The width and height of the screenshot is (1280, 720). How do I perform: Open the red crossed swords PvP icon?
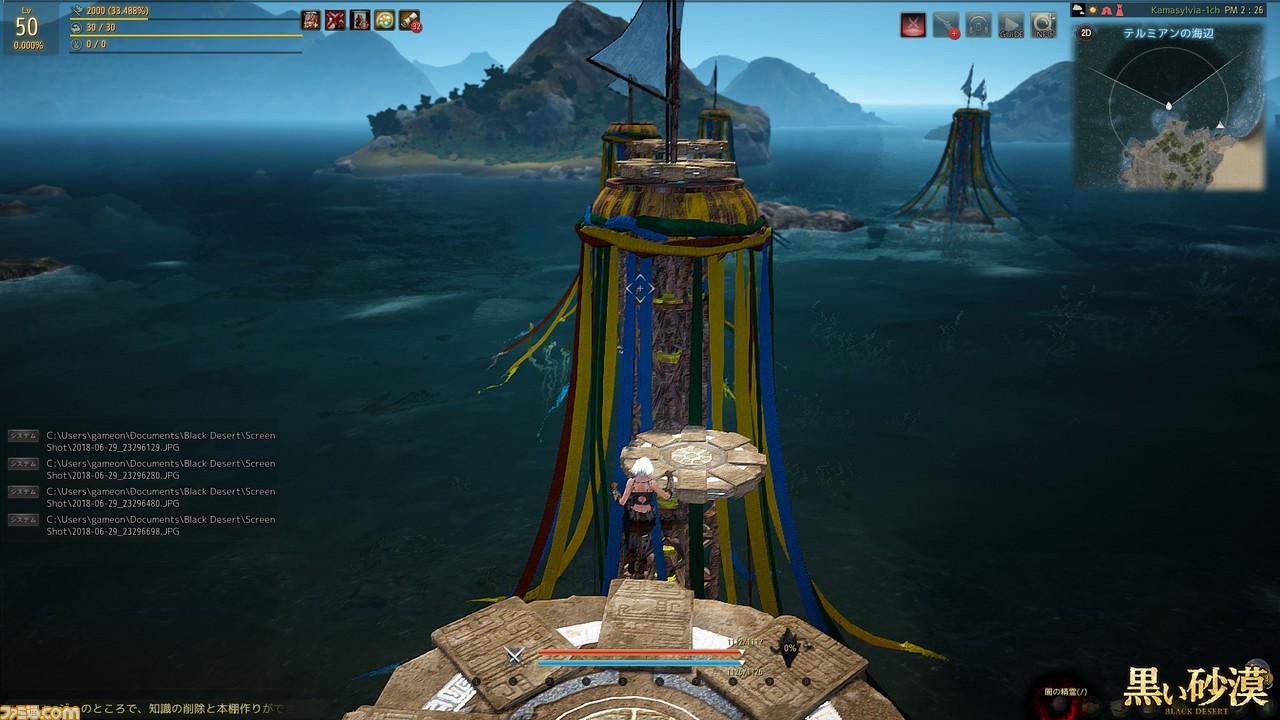pos(912,25)
